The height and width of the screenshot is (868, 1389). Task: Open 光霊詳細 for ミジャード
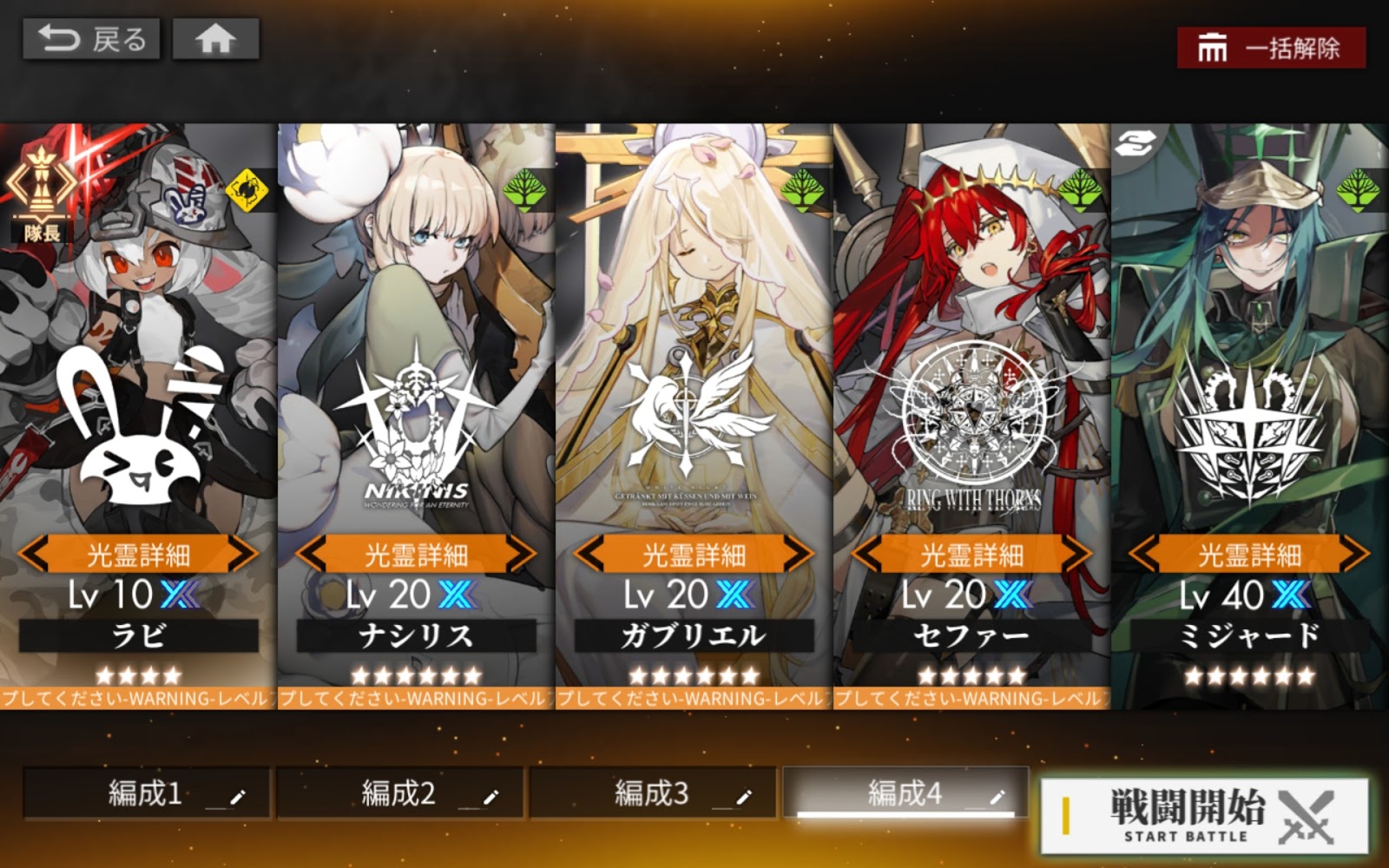coord(1249,554)
